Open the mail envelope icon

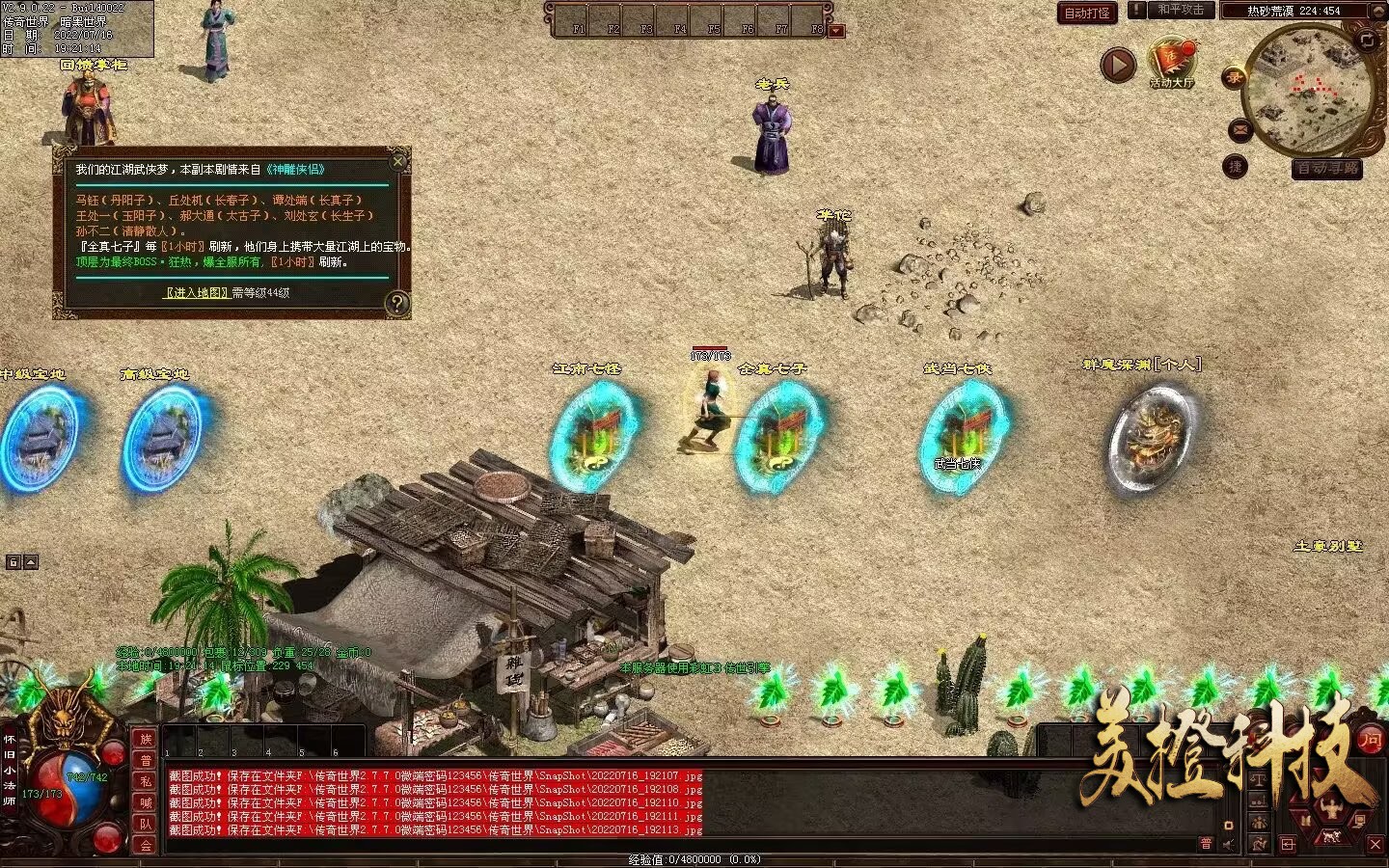1239,129
